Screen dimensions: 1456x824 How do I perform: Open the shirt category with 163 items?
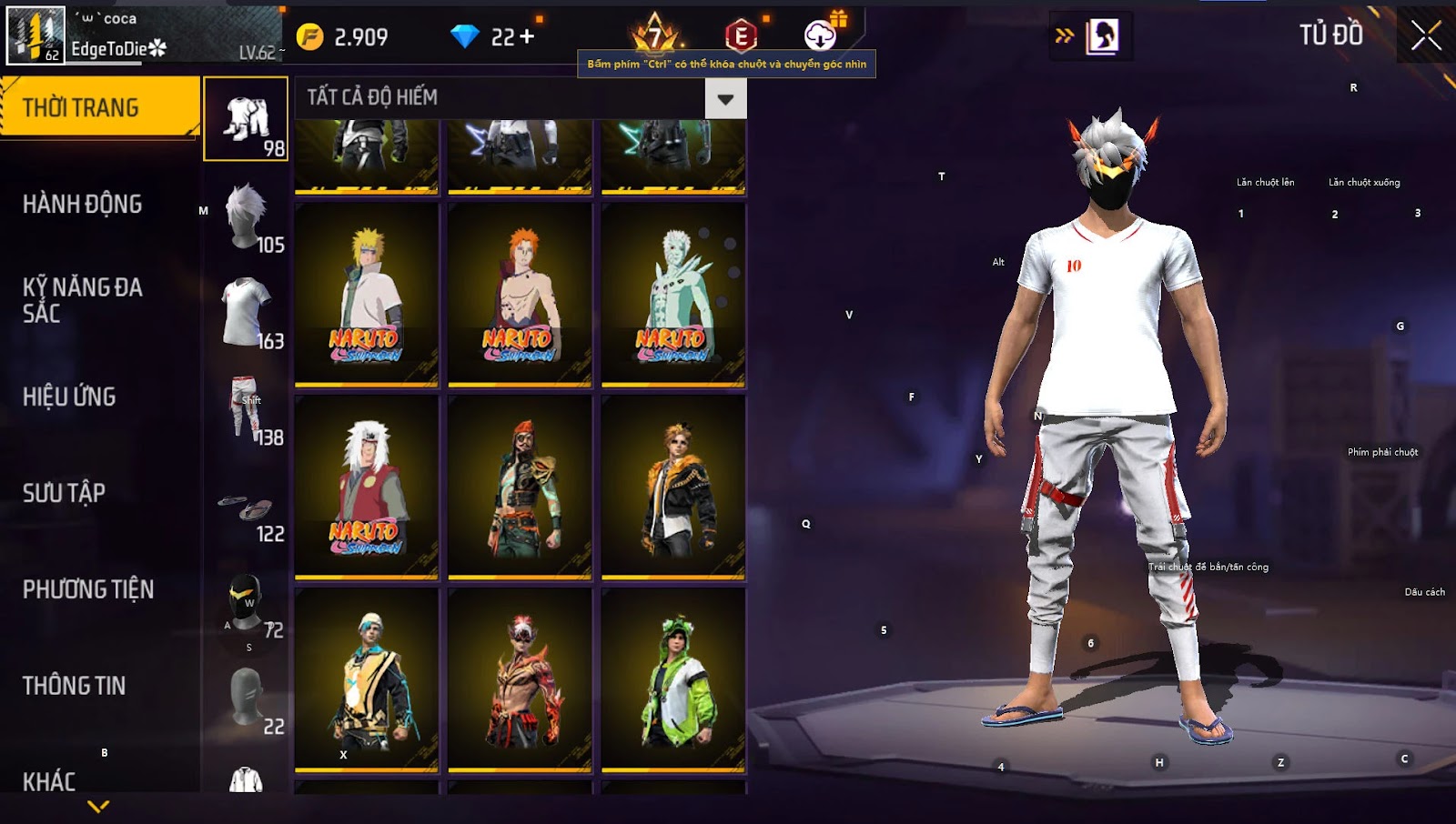(x=248, y=313)
